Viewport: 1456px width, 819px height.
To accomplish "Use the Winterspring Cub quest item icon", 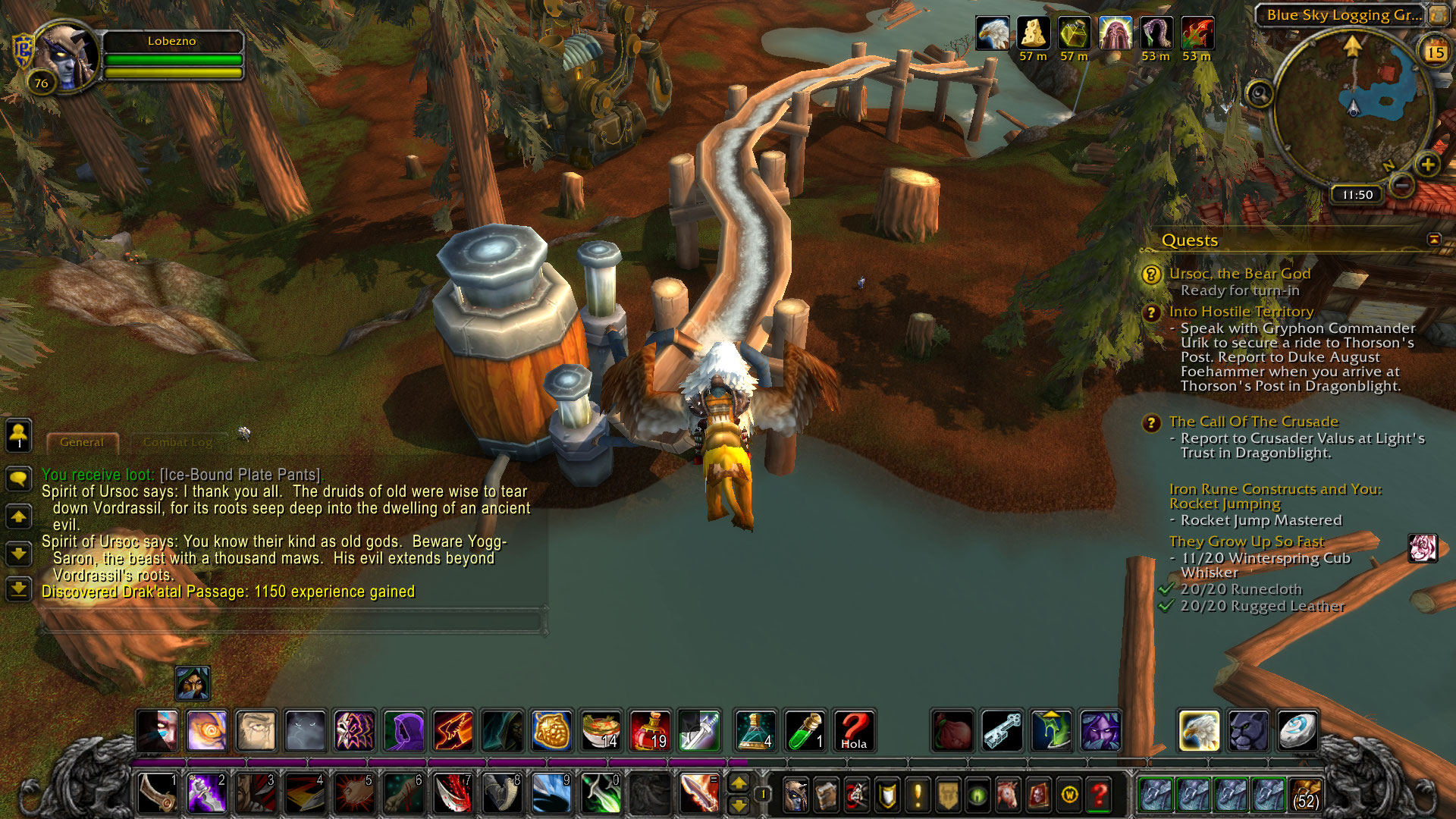I will [x=1422, y=548].
